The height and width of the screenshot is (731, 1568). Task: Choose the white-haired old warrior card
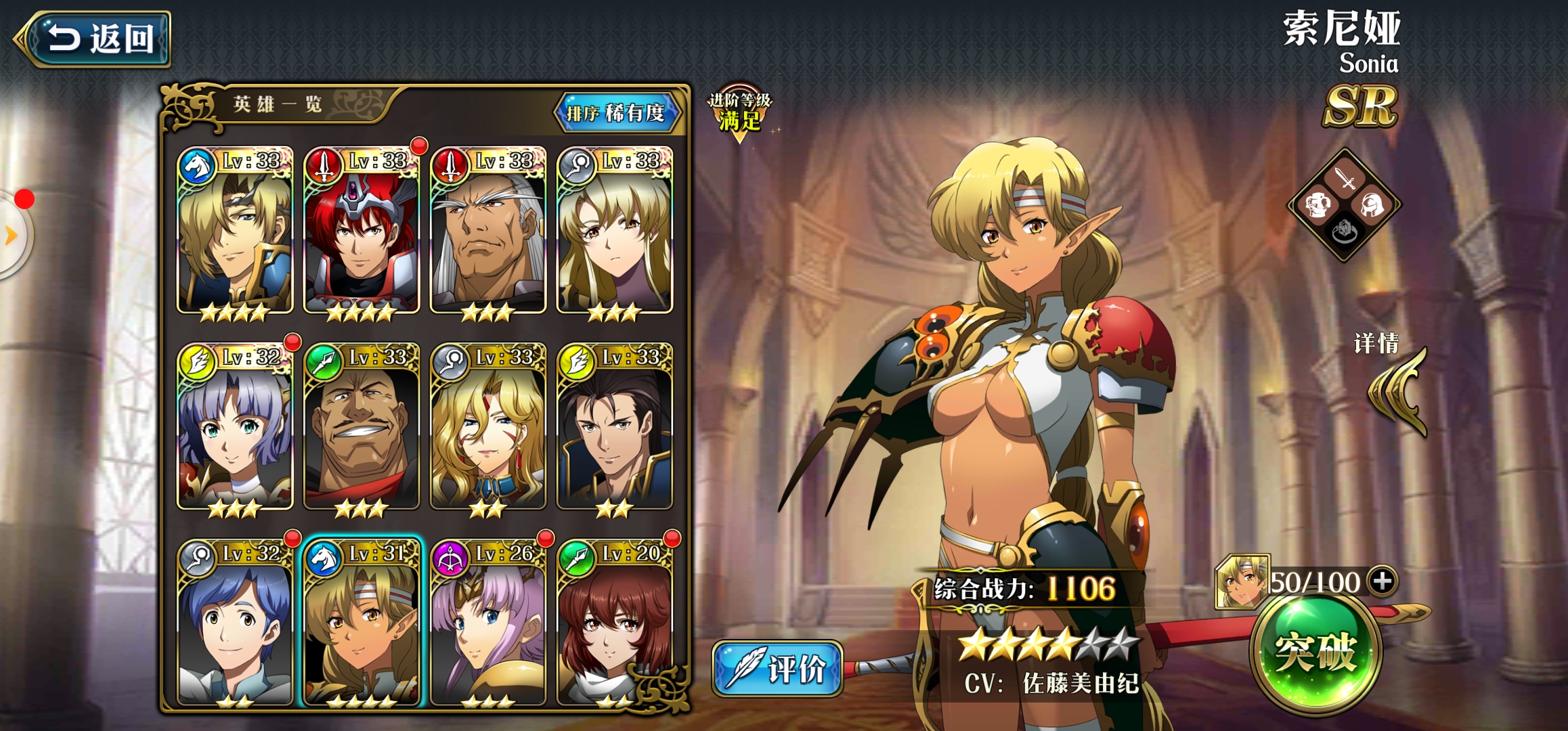[x=487, y=231]
